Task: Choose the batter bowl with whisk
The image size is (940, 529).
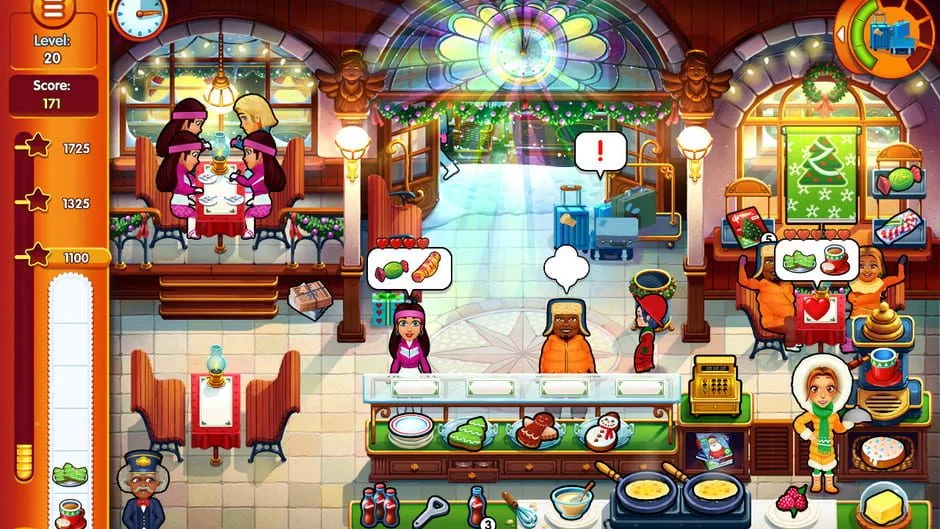Action: (x=568, y=498)
